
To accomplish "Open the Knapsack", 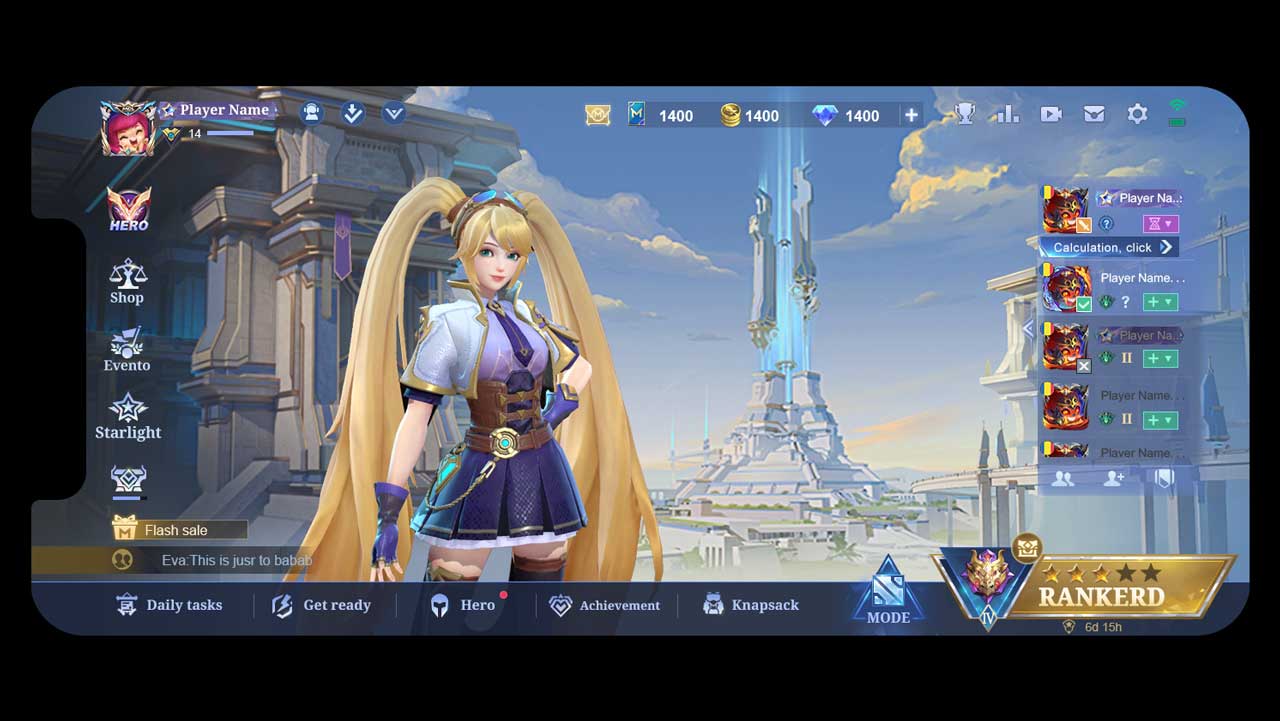I will pos(750,605).
